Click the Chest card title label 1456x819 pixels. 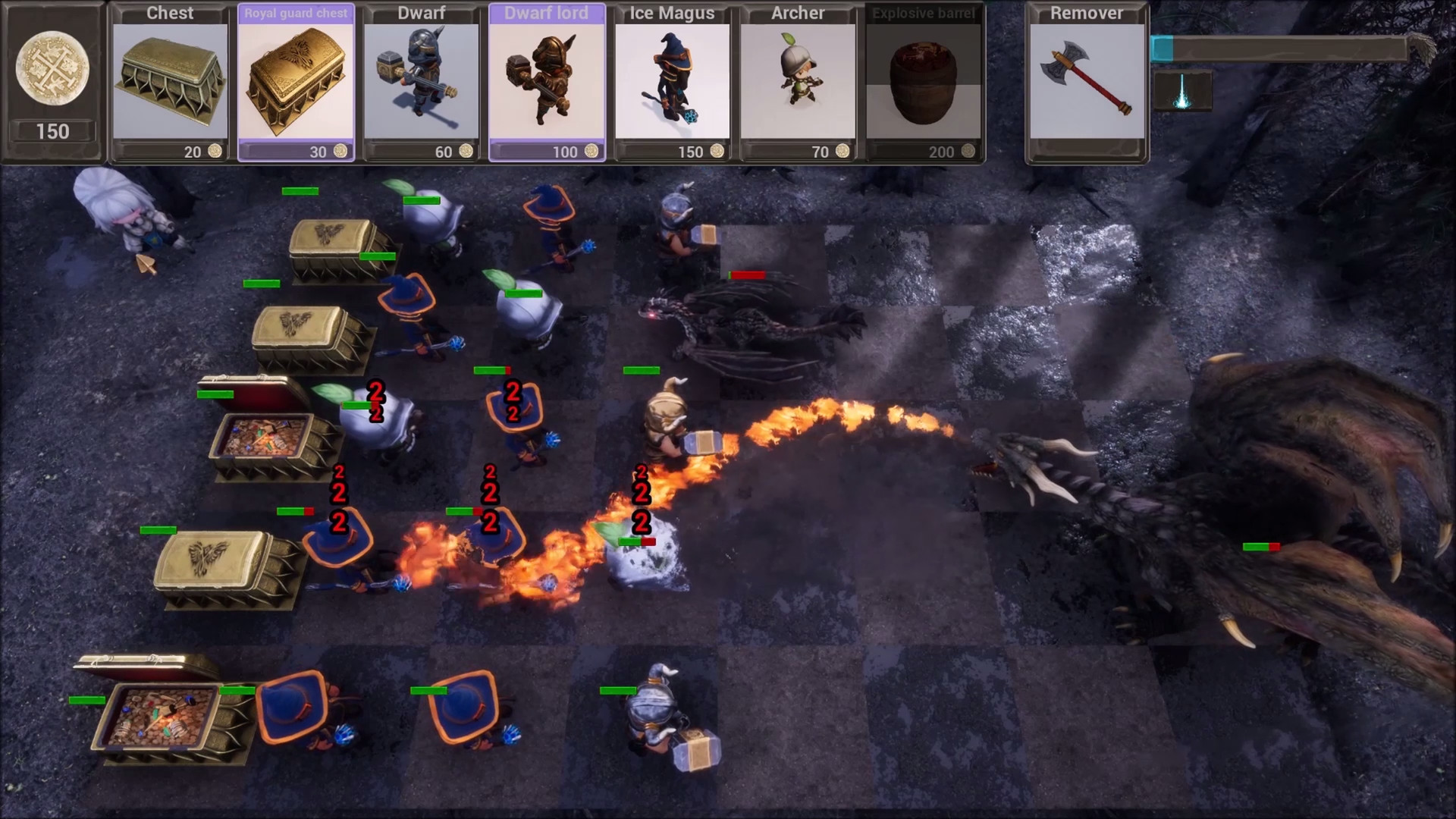click(168, 13)
